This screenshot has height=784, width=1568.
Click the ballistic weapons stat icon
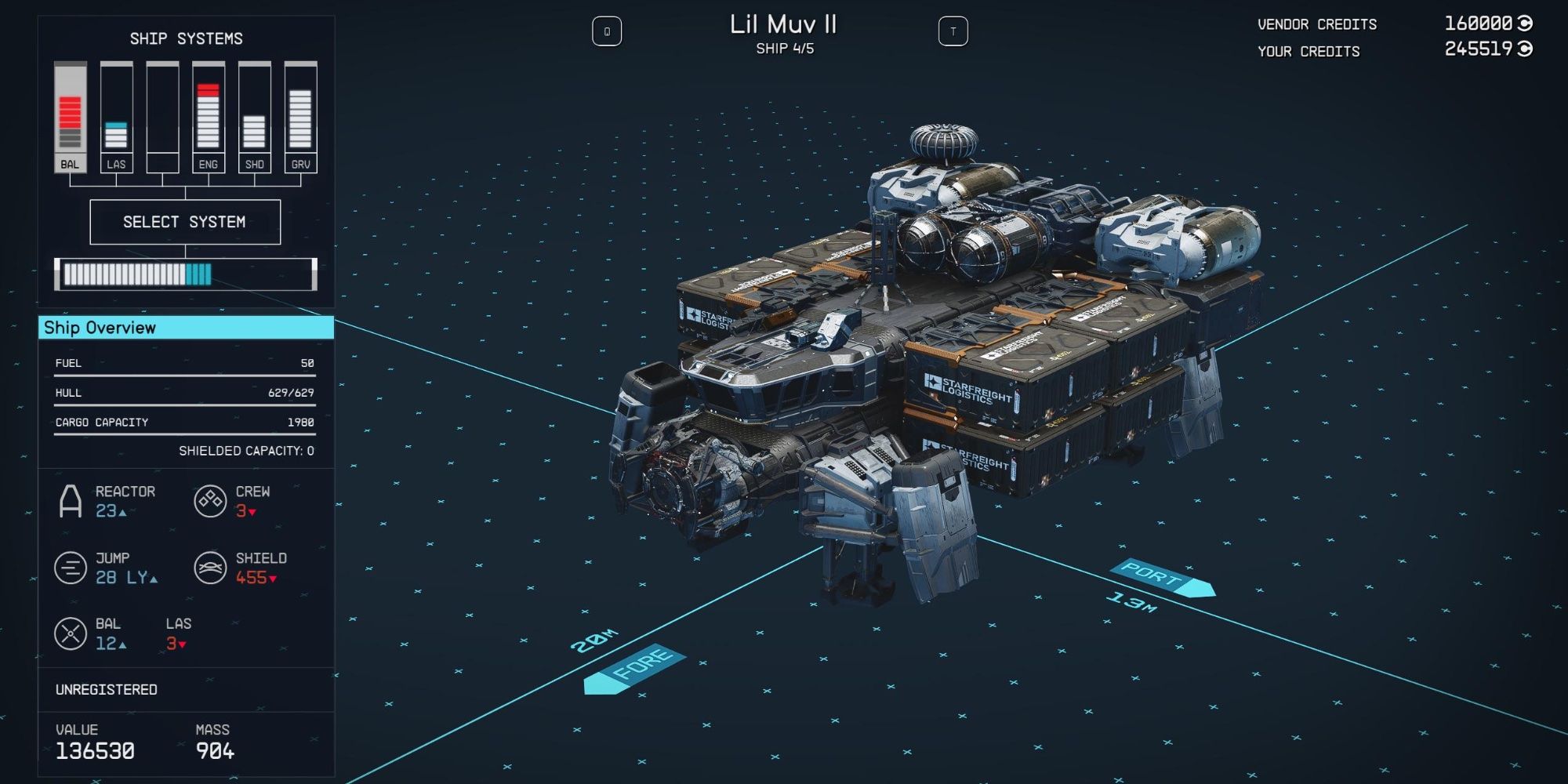[x=71, y=633]
